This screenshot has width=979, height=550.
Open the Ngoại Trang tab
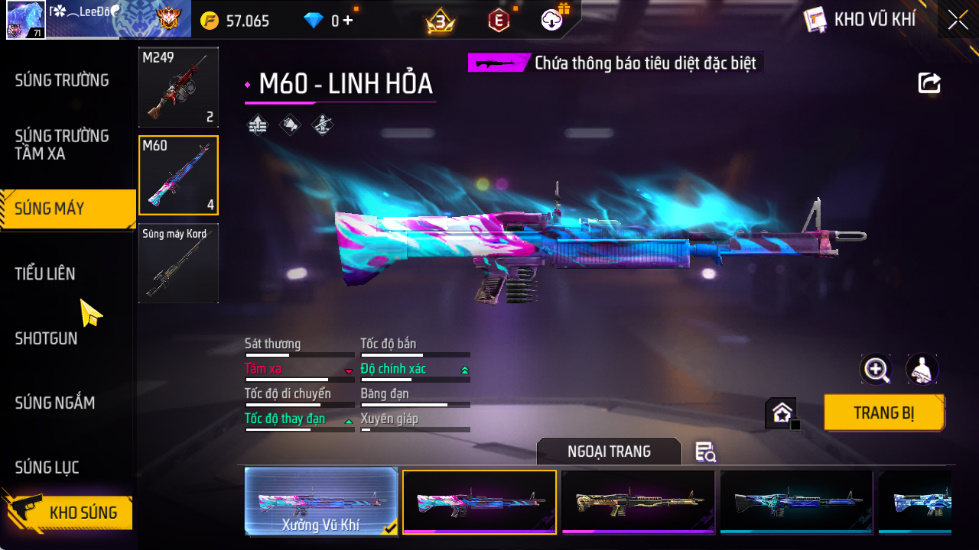(x=608, y=452)
